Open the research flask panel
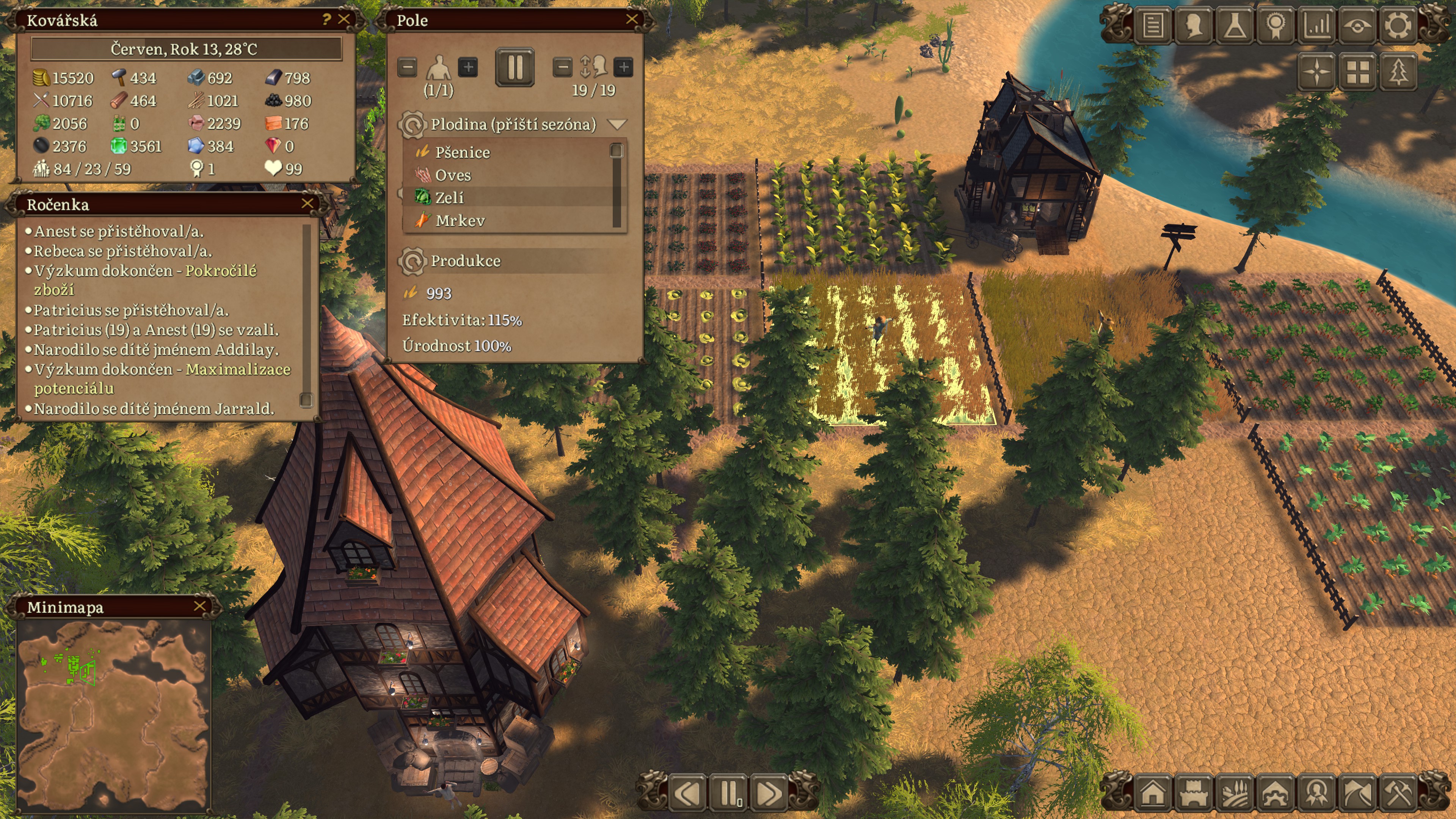1456x819 pixels. click(1235, 25)
